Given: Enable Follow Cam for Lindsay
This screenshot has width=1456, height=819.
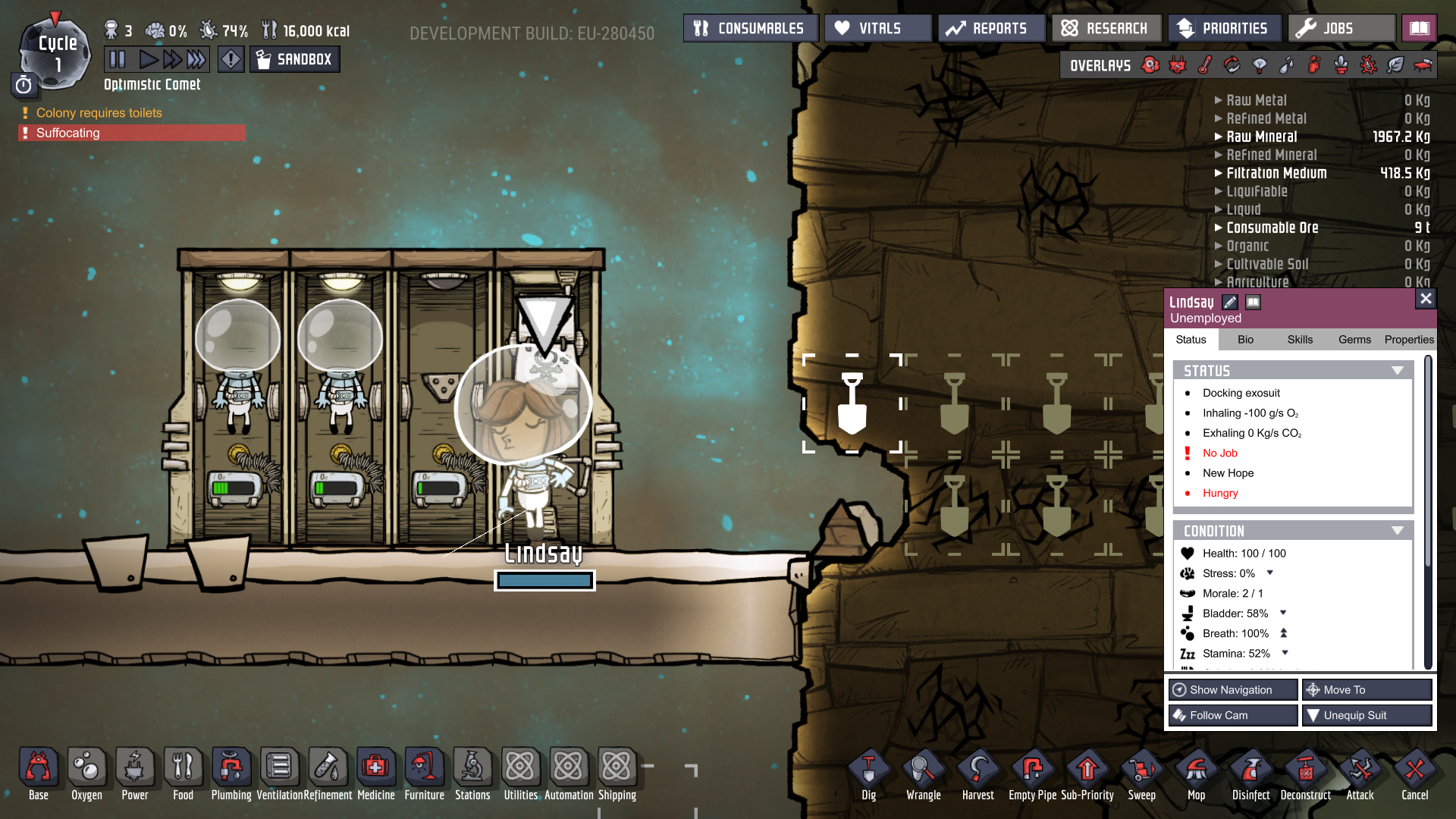Looking at the screenshot, I should (1232, 715).
